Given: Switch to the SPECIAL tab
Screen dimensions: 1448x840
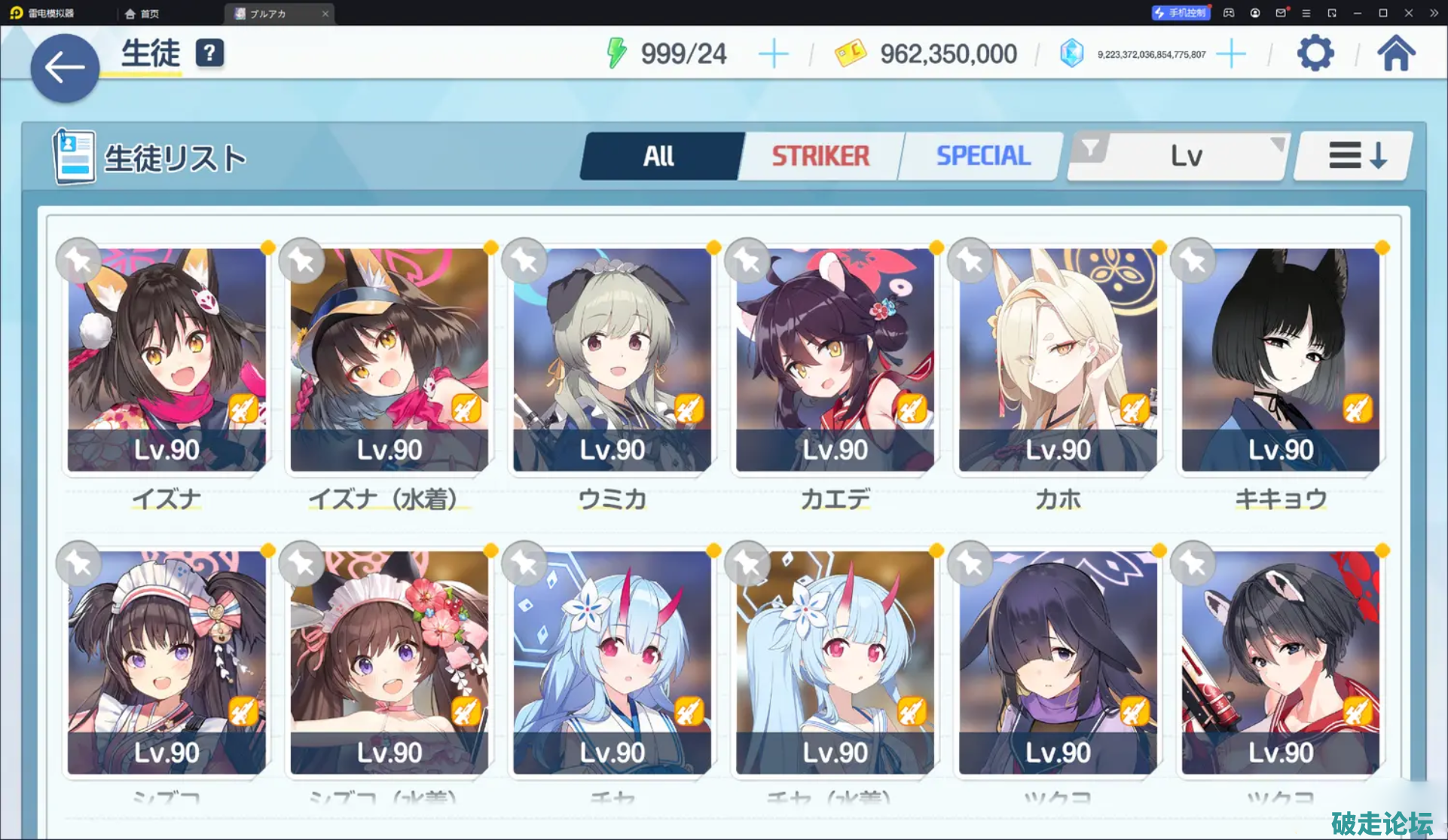Looking at the screenshot, I should coord(982,156).
